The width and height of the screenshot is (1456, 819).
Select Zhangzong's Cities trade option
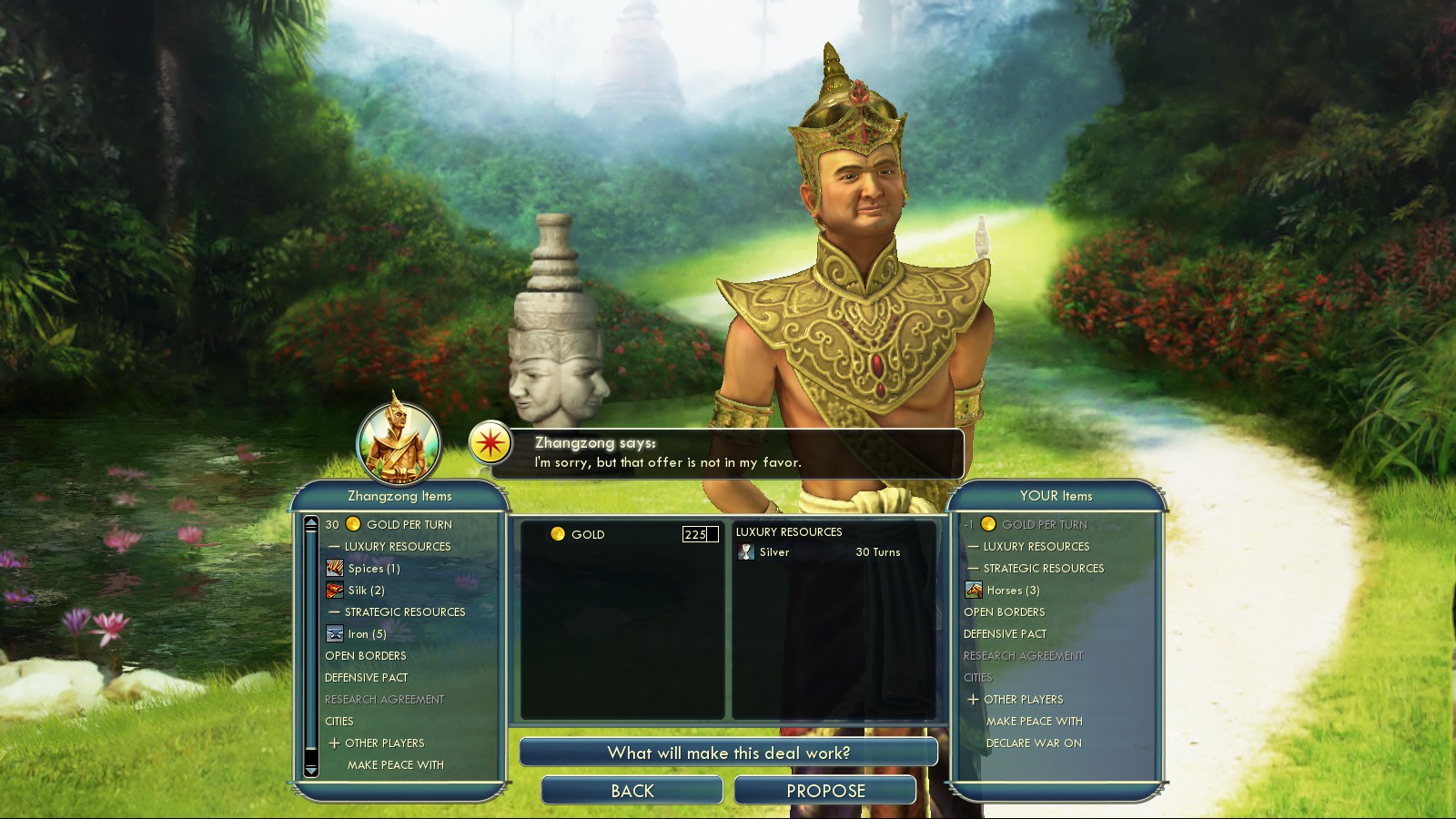point(339,722)
